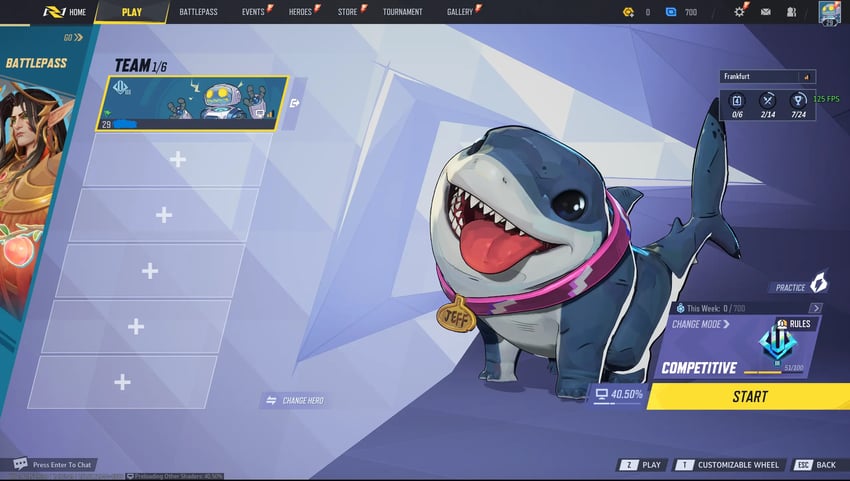Viewport: 850px width, 481px height.
Task: Open the Heroes tab
Action: (x=300, y=12)
